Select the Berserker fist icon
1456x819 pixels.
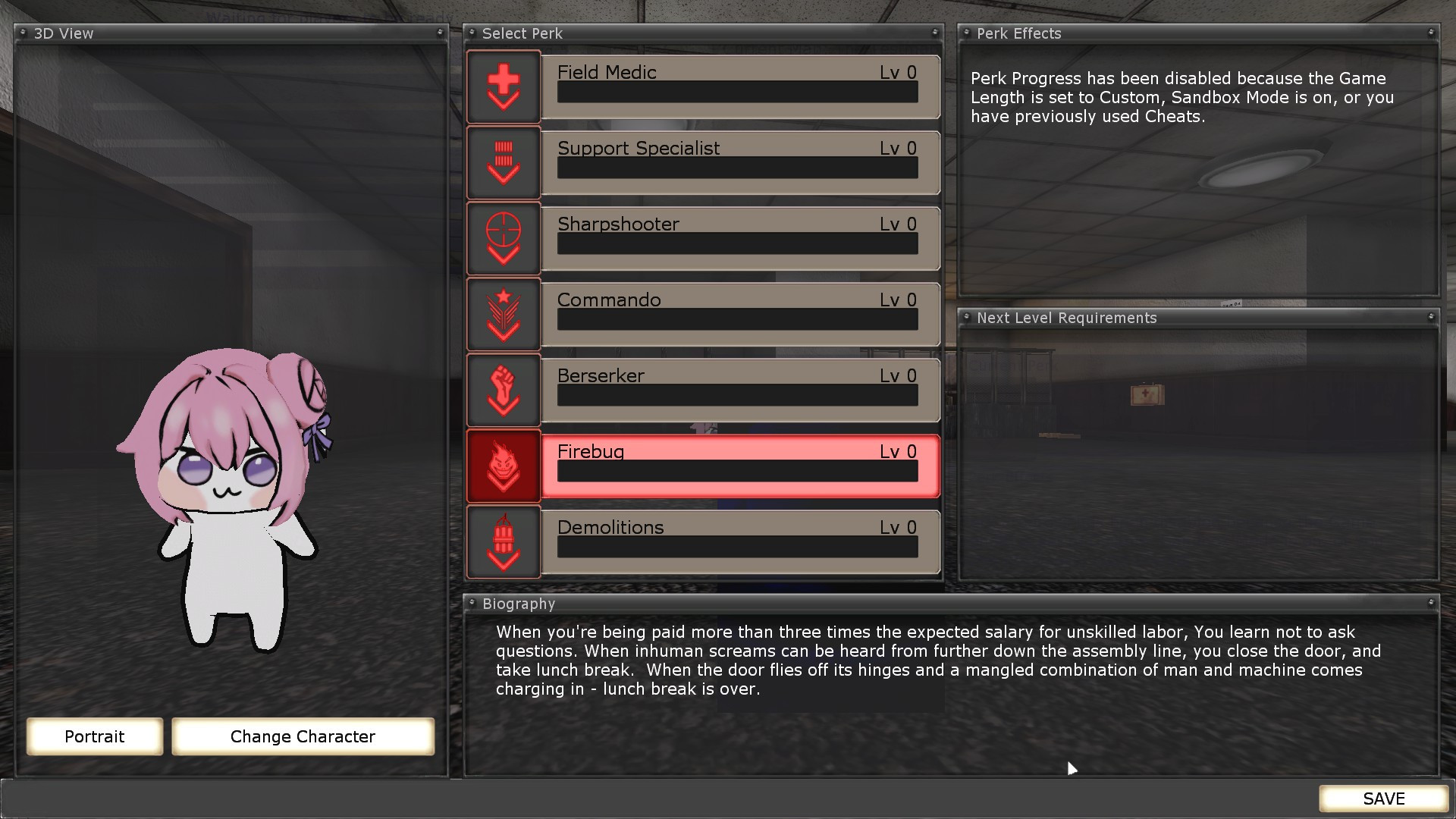pos(503,390)
